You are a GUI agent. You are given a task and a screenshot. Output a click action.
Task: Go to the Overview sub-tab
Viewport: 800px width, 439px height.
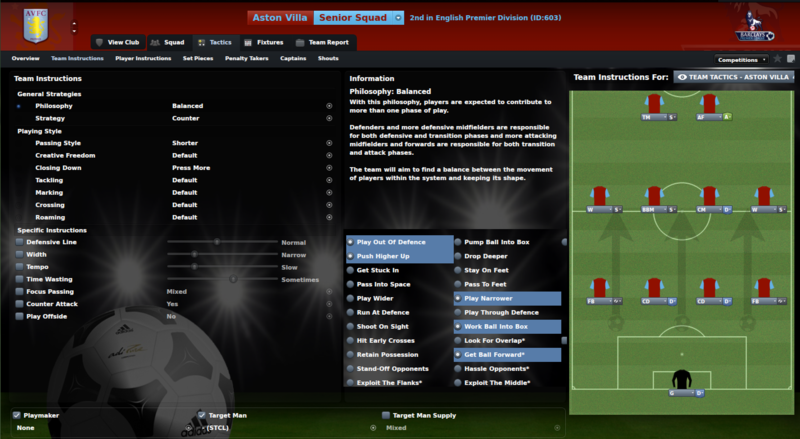(25, 59)
